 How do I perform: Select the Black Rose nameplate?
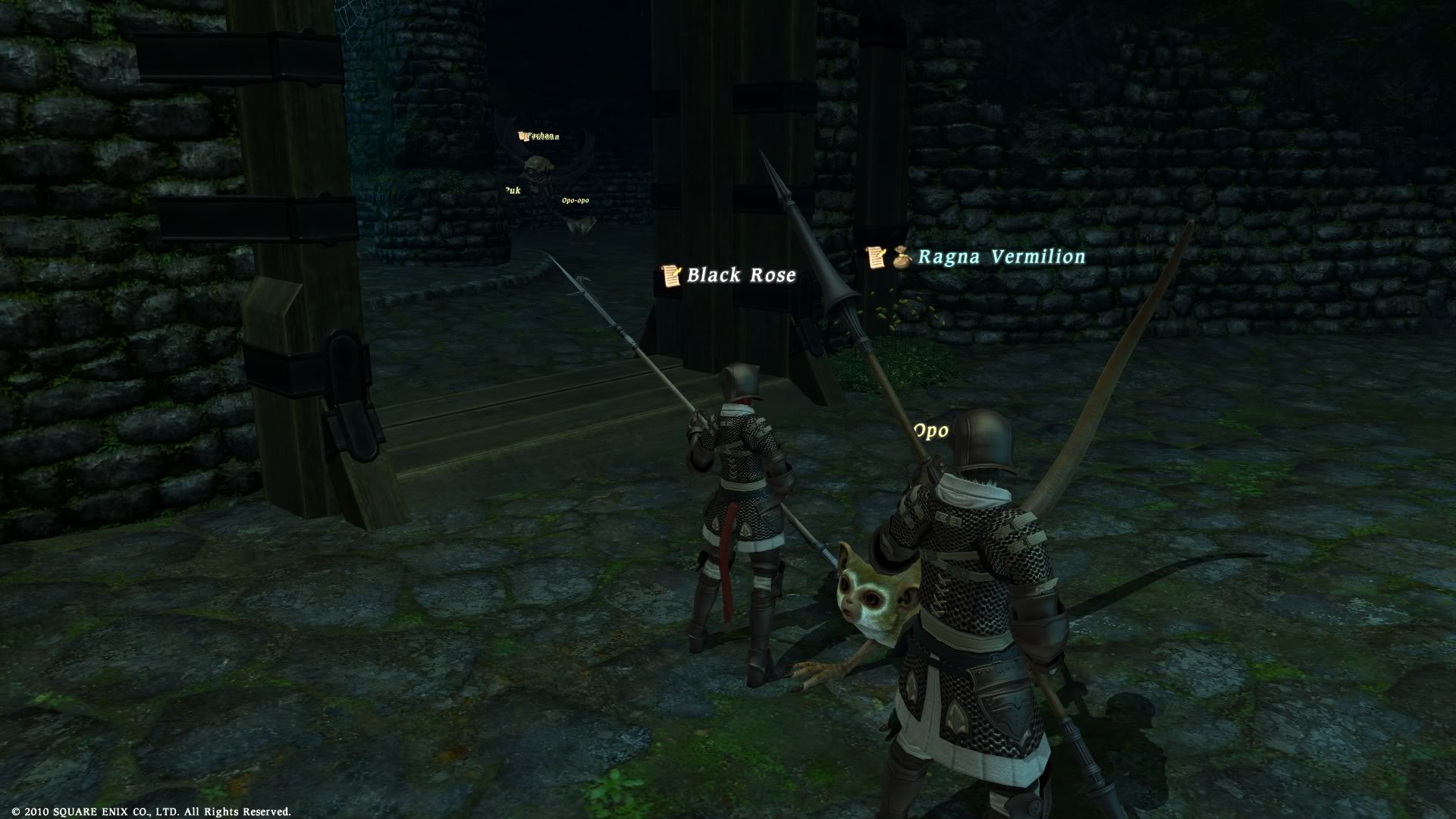pyautogui.click(x=740, y=275)
